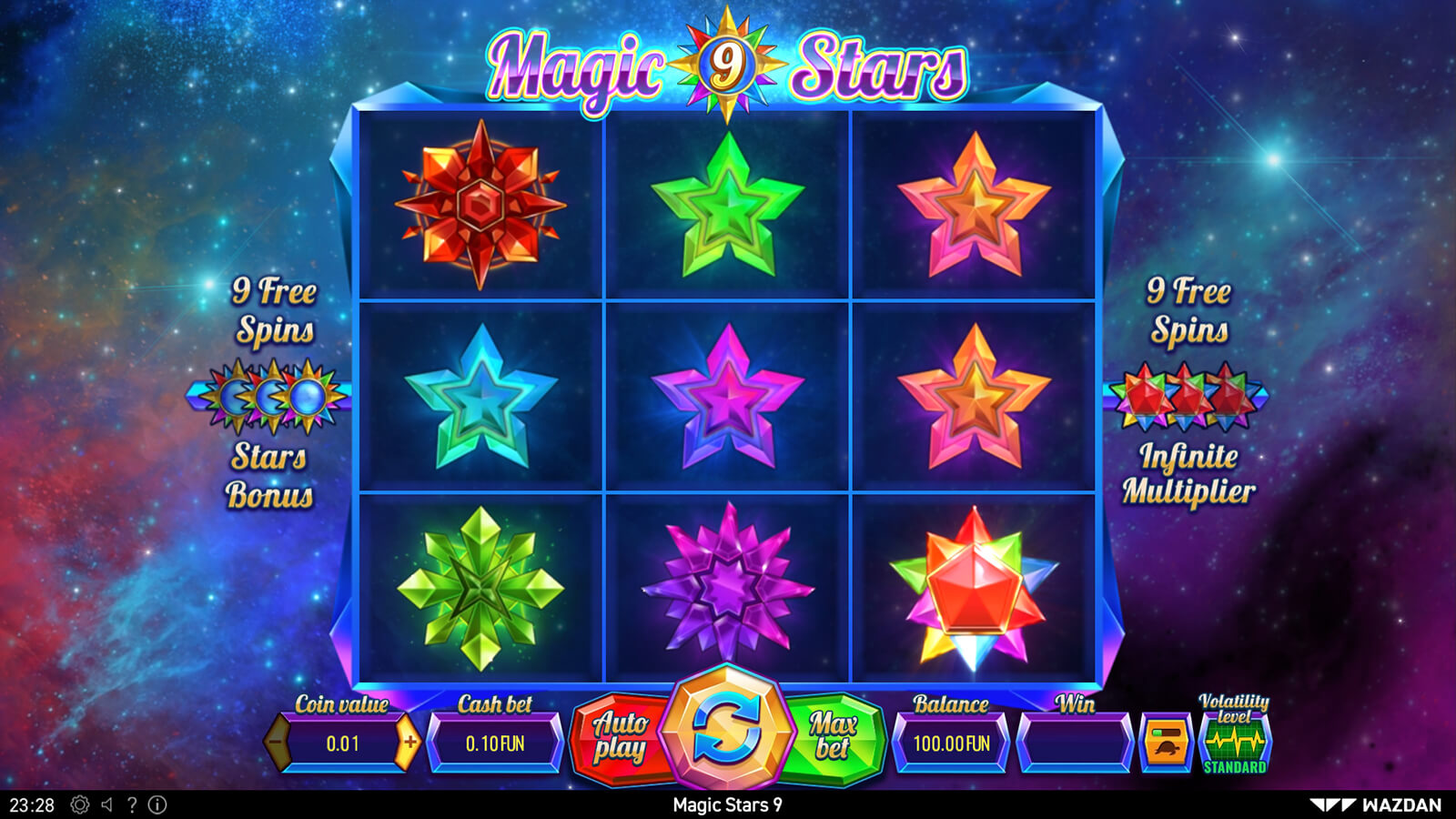The width and height of the screenshot is (1456, 819).
Task: Start Auto play mode
Action: (x=621, y=737)
